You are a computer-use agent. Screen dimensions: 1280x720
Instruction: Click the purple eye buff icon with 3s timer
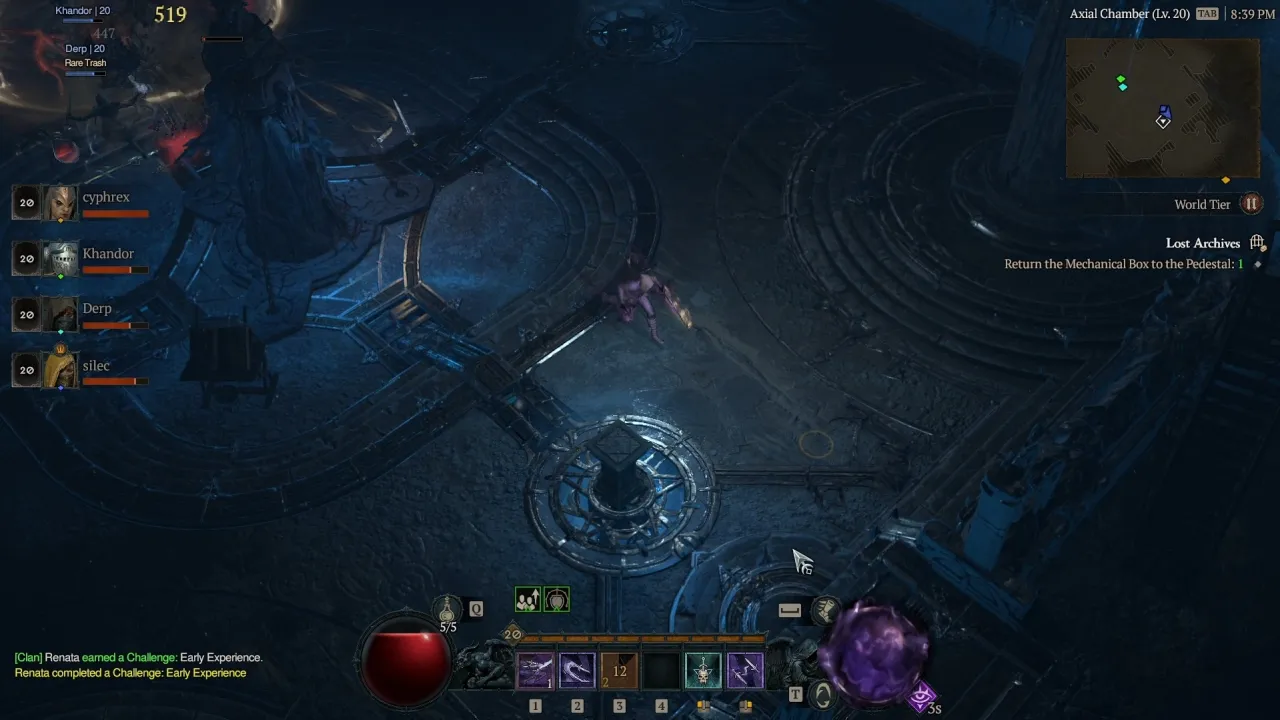919,696
